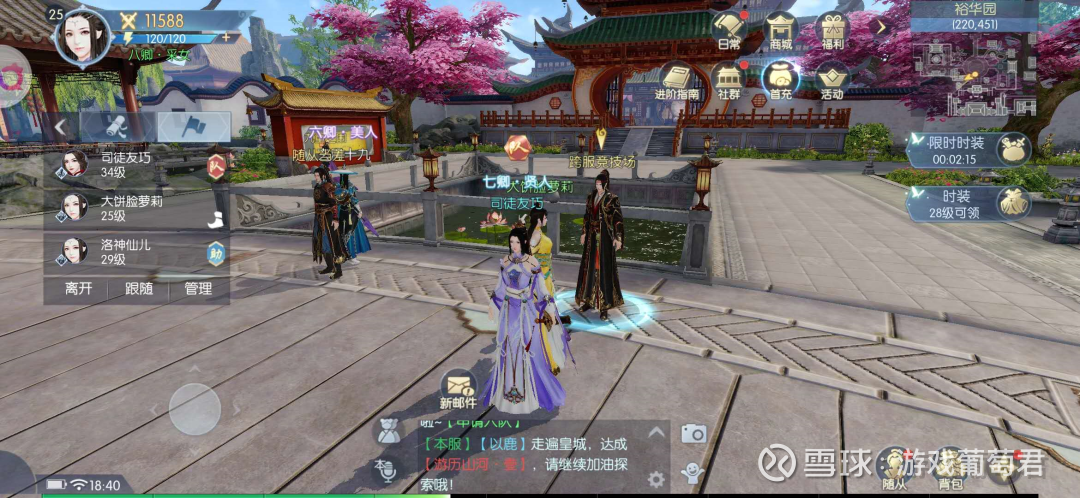1080x498 pixels.
Task: Open the 背包 backpack
Action: click(x=949, y=466)
